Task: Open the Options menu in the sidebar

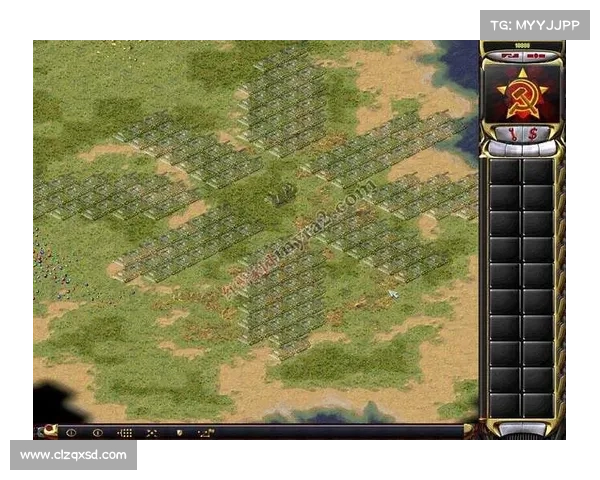Action: (x=507, y=58)
